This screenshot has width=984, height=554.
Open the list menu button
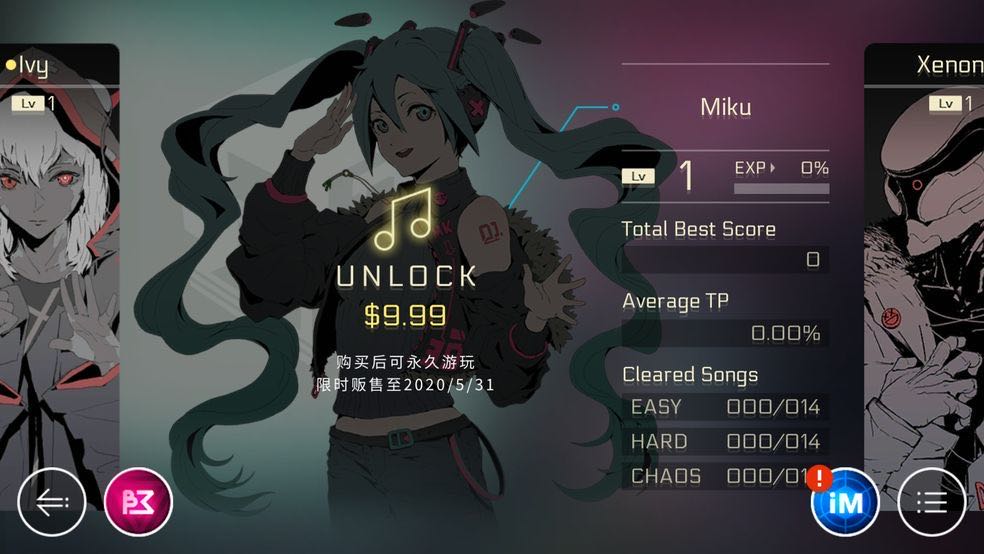(x=931, y=501)
